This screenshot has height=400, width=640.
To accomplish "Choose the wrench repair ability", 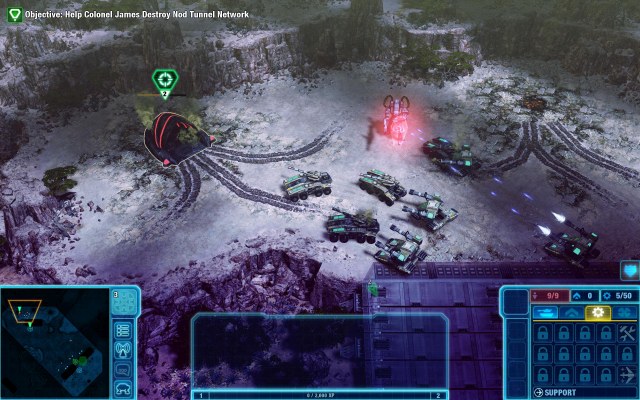I will coord(627,334).
